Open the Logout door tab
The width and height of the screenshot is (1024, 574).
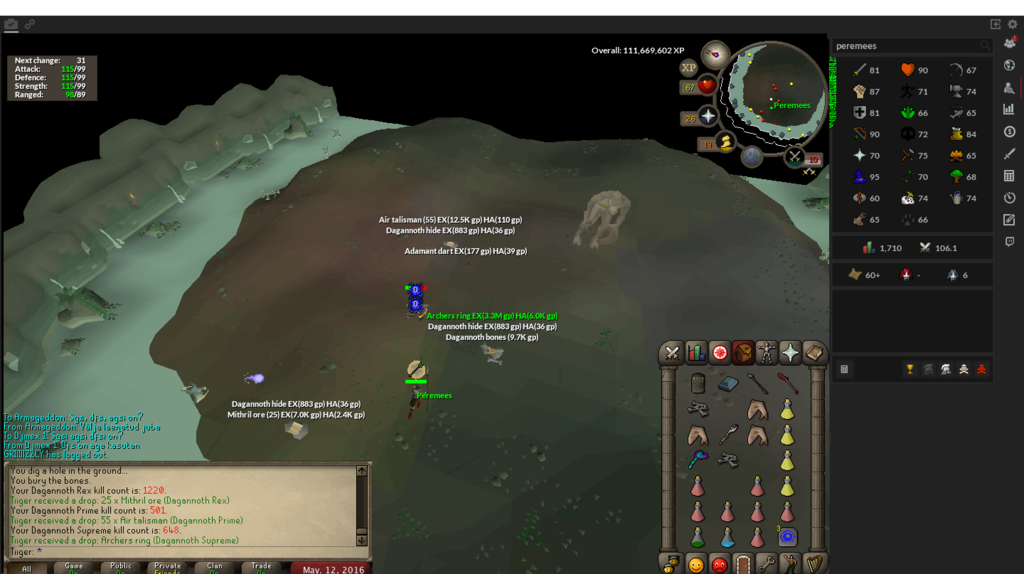[x=743, y=564]
